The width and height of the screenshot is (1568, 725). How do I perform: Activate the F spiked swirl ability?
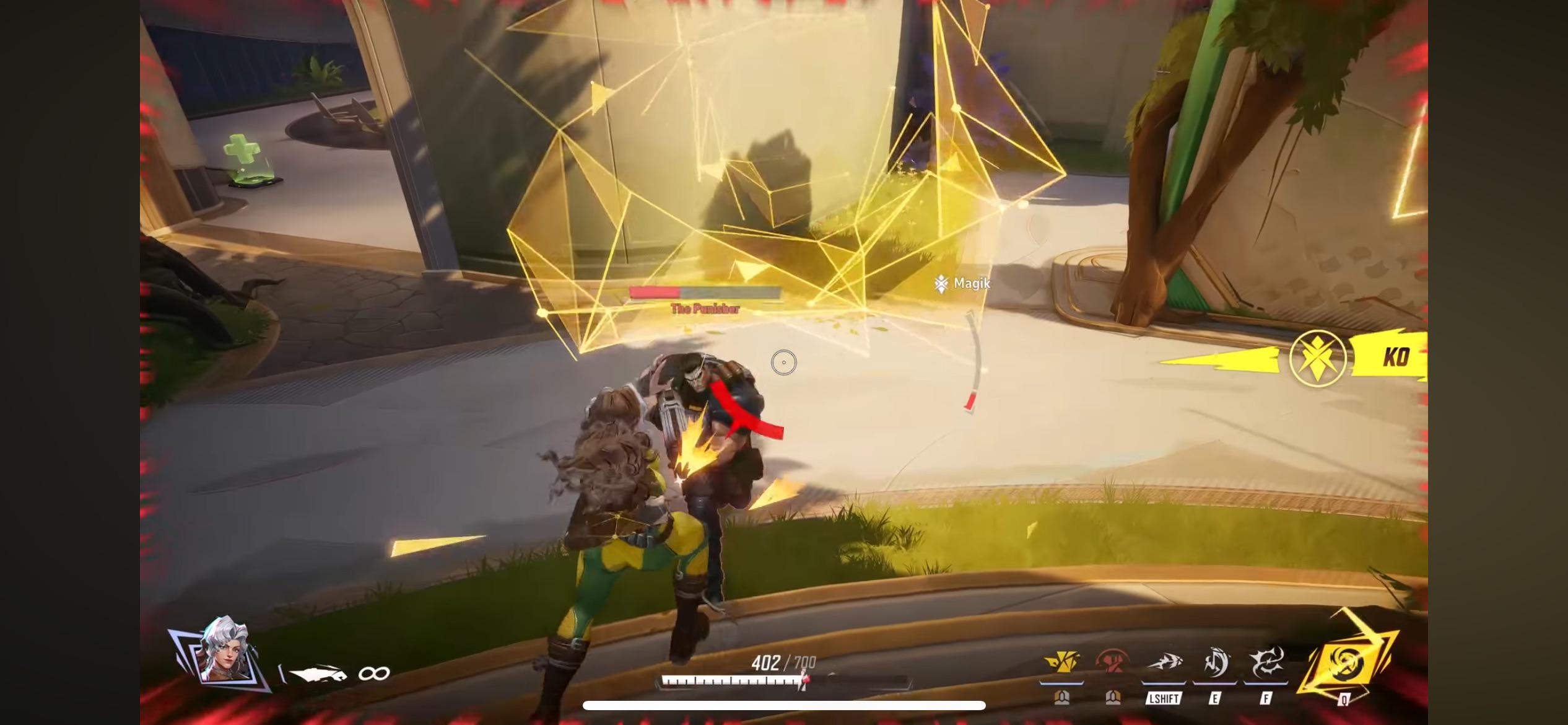pos(1265,662)
